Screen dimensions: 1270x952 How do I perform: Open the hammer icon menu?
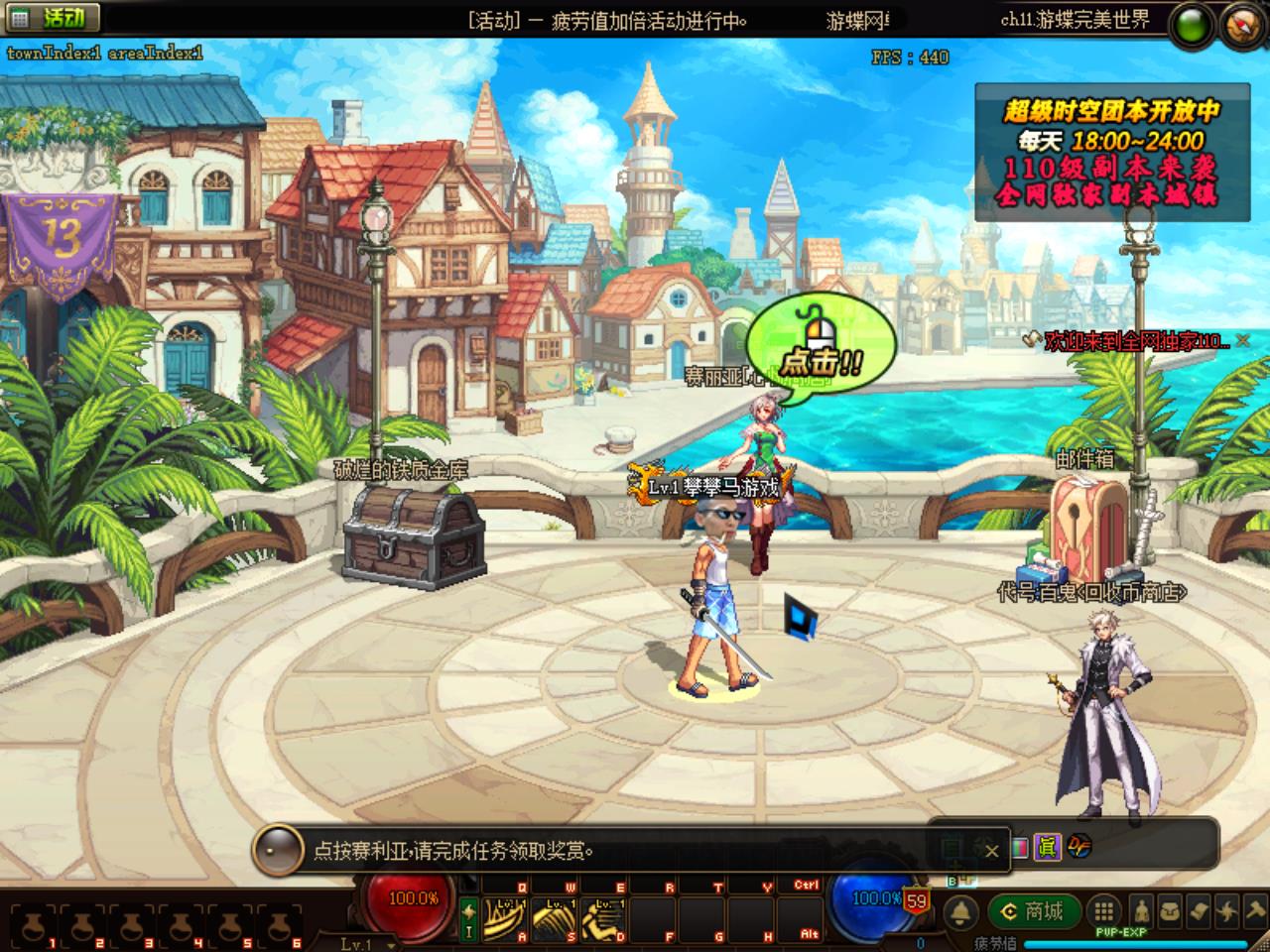pos(1255,911)
